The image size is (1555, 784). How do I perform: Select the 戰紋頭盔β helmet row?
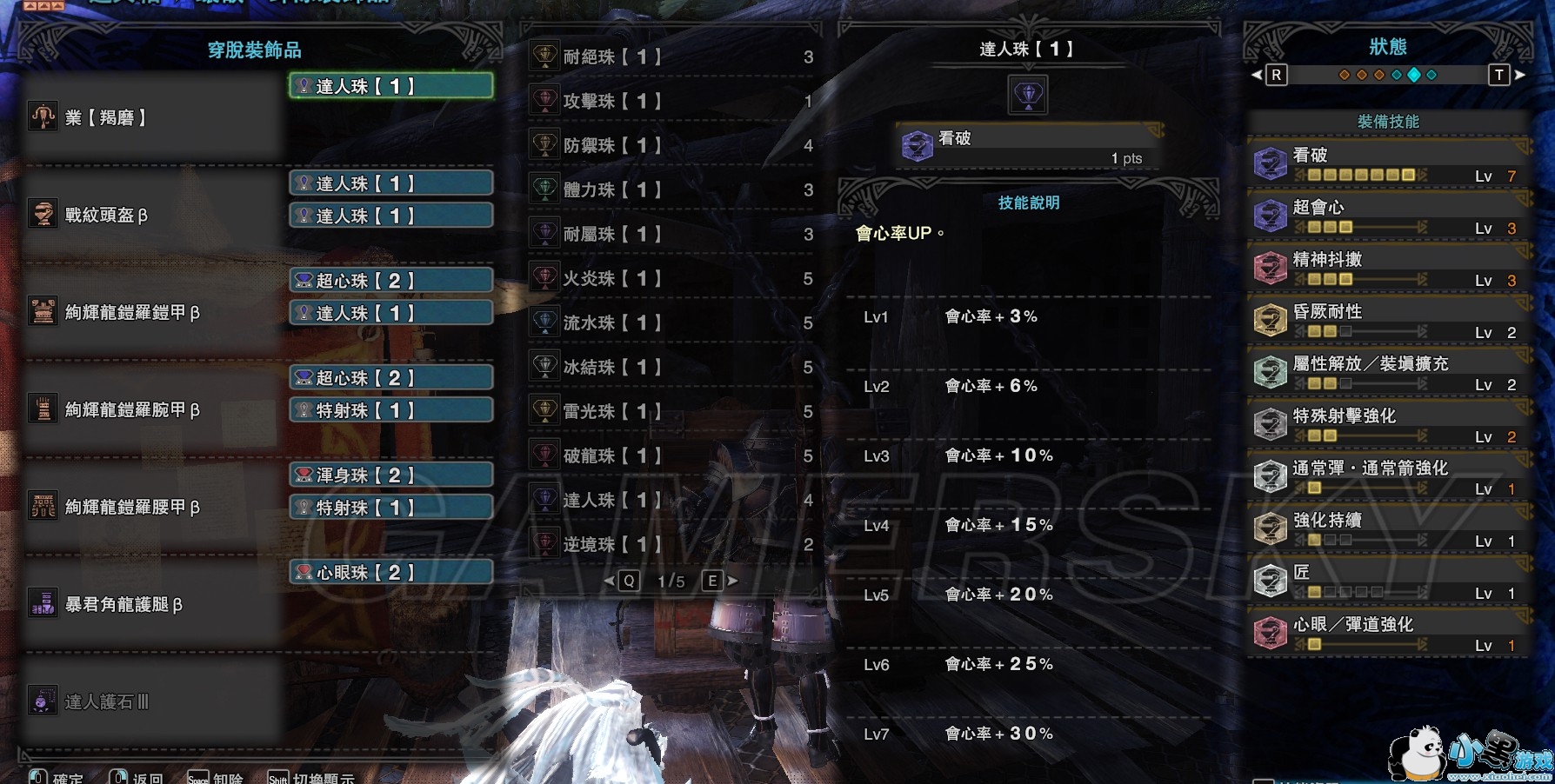click(x=152, y=215)
